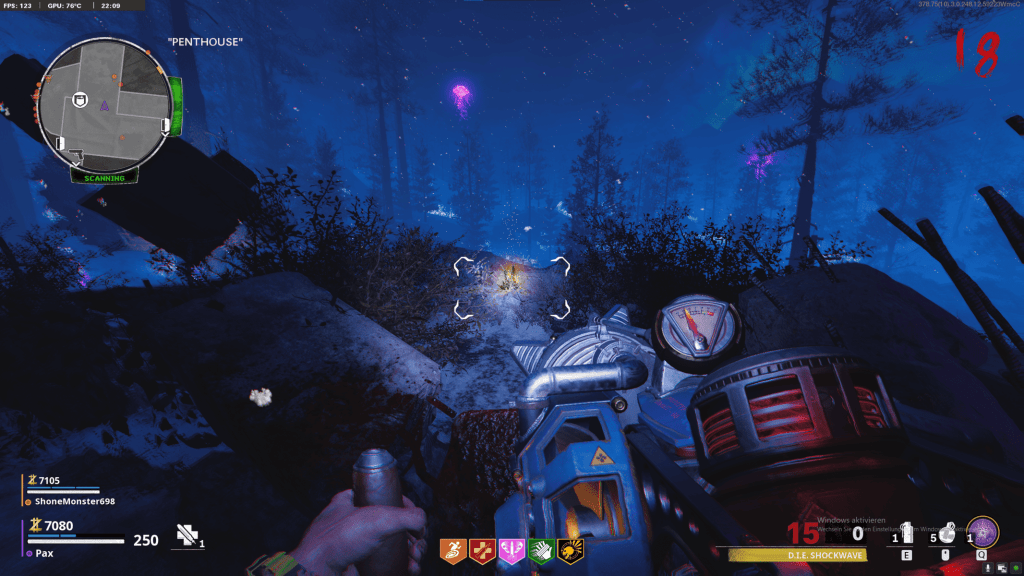
Task: Click the white cross support item icon
Action: pyautogui.click(x=187, y=535)
